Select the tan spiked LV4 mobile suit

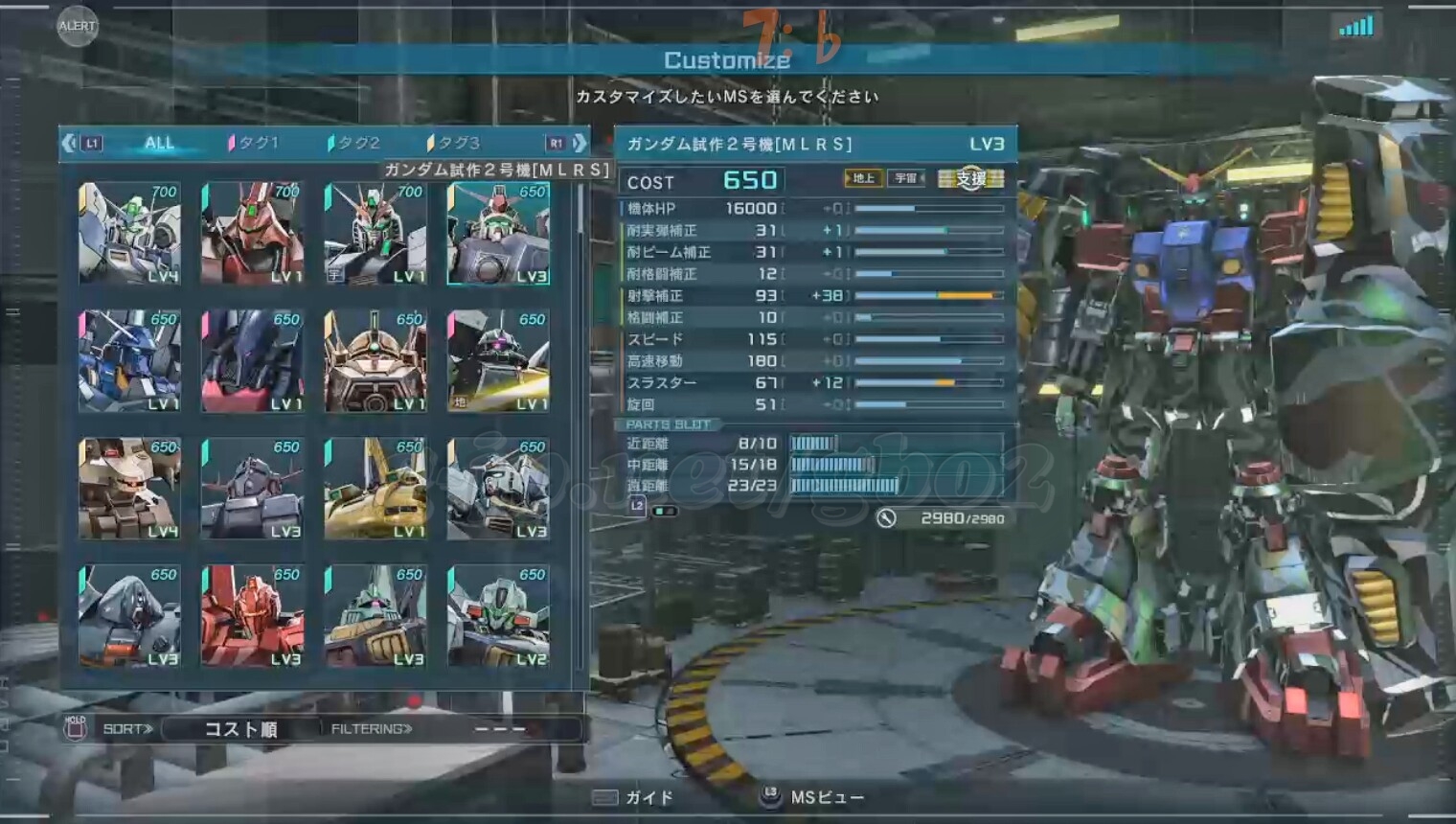coord(130,489)
